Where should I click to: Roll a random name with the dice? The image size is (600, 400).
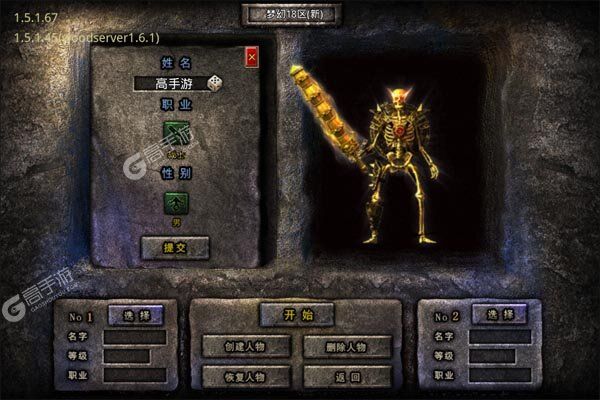[x=216, y=84]
